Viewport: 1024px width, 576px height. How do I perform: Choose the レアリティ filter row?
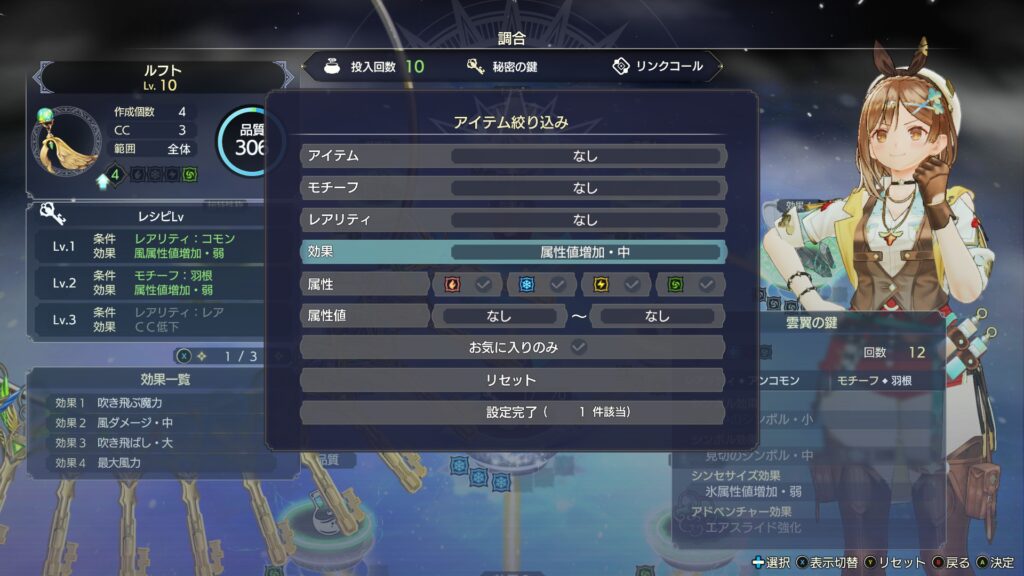pos(512,220)
